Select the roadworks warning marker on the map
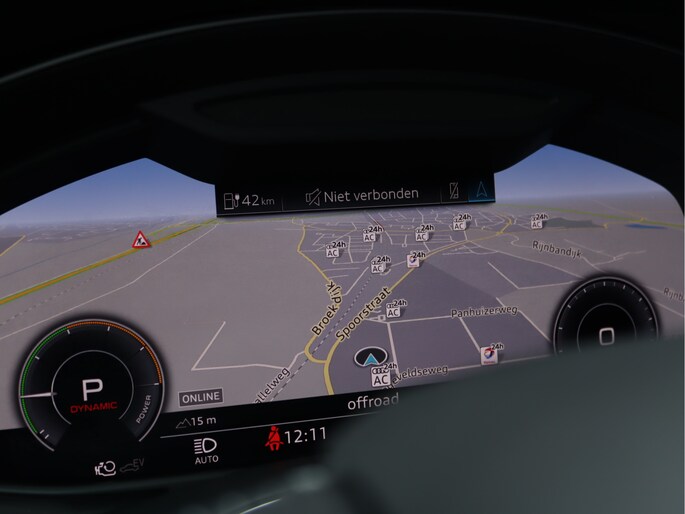 tap(141, 240)
